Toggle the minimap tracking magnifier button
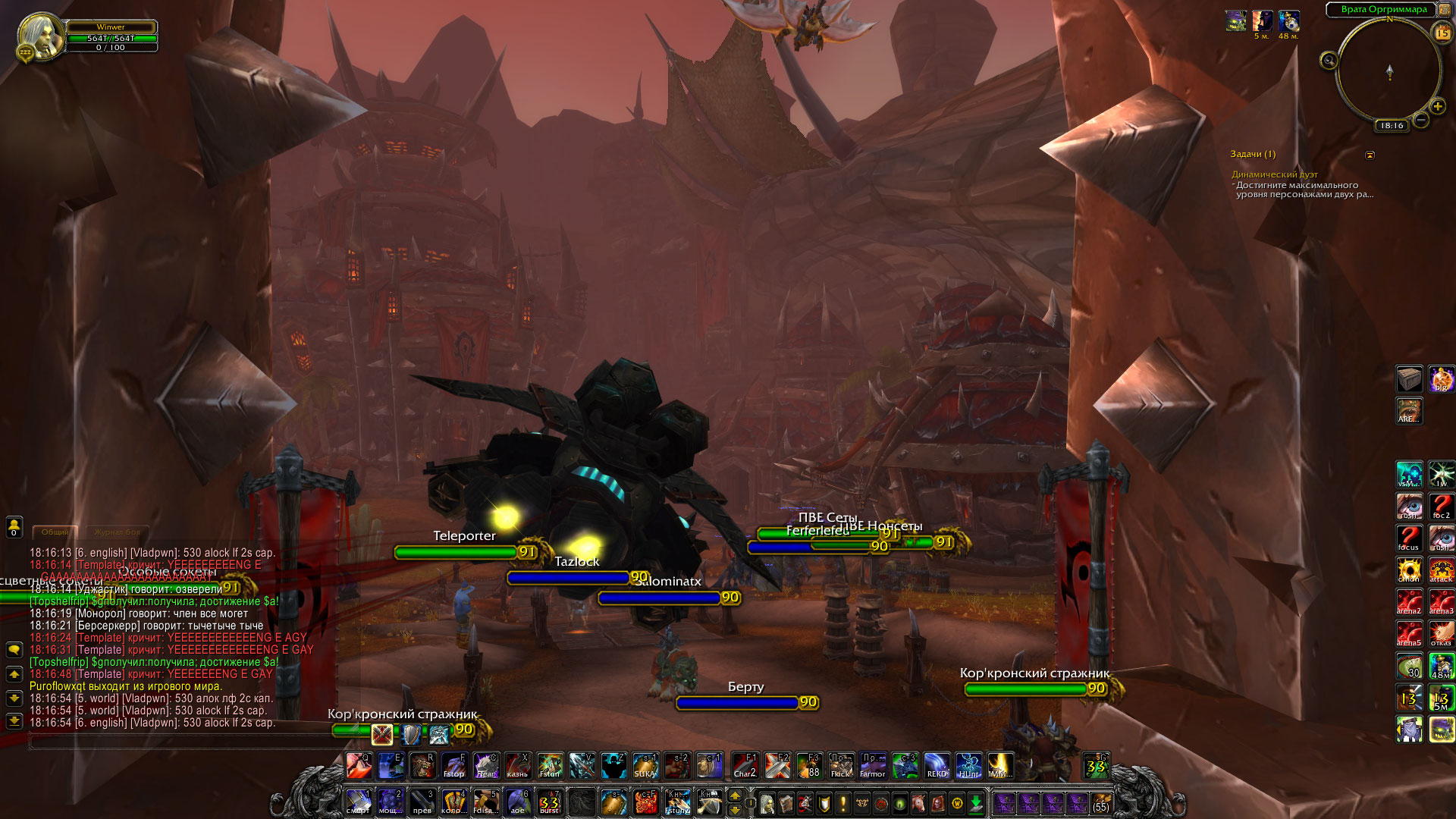 (x=1329, y=61)
